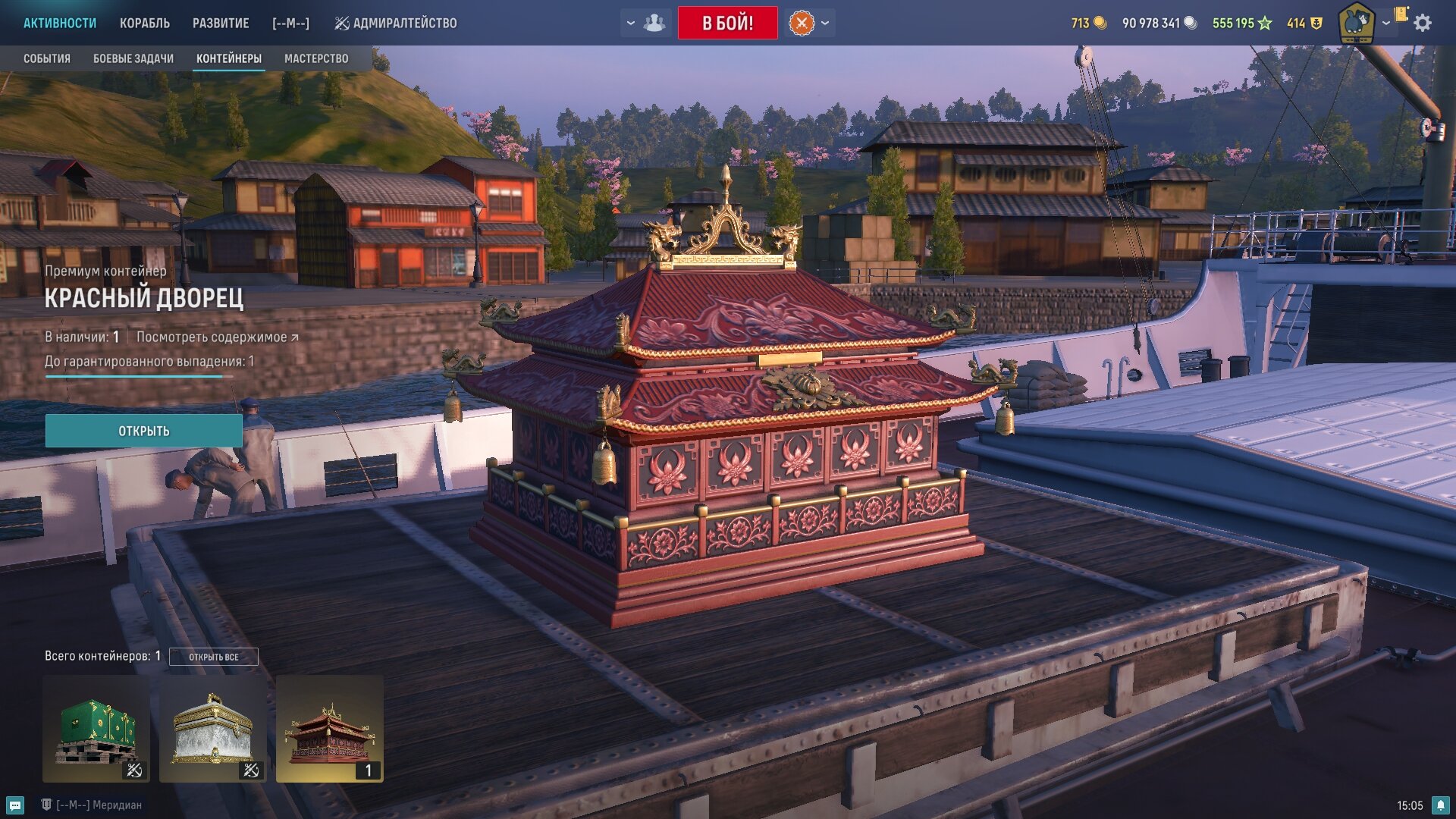Viewport: 1456px width, 819px height.
Task: Switch to the СОБЫТИЯ tab
Action: coord(47,58)
